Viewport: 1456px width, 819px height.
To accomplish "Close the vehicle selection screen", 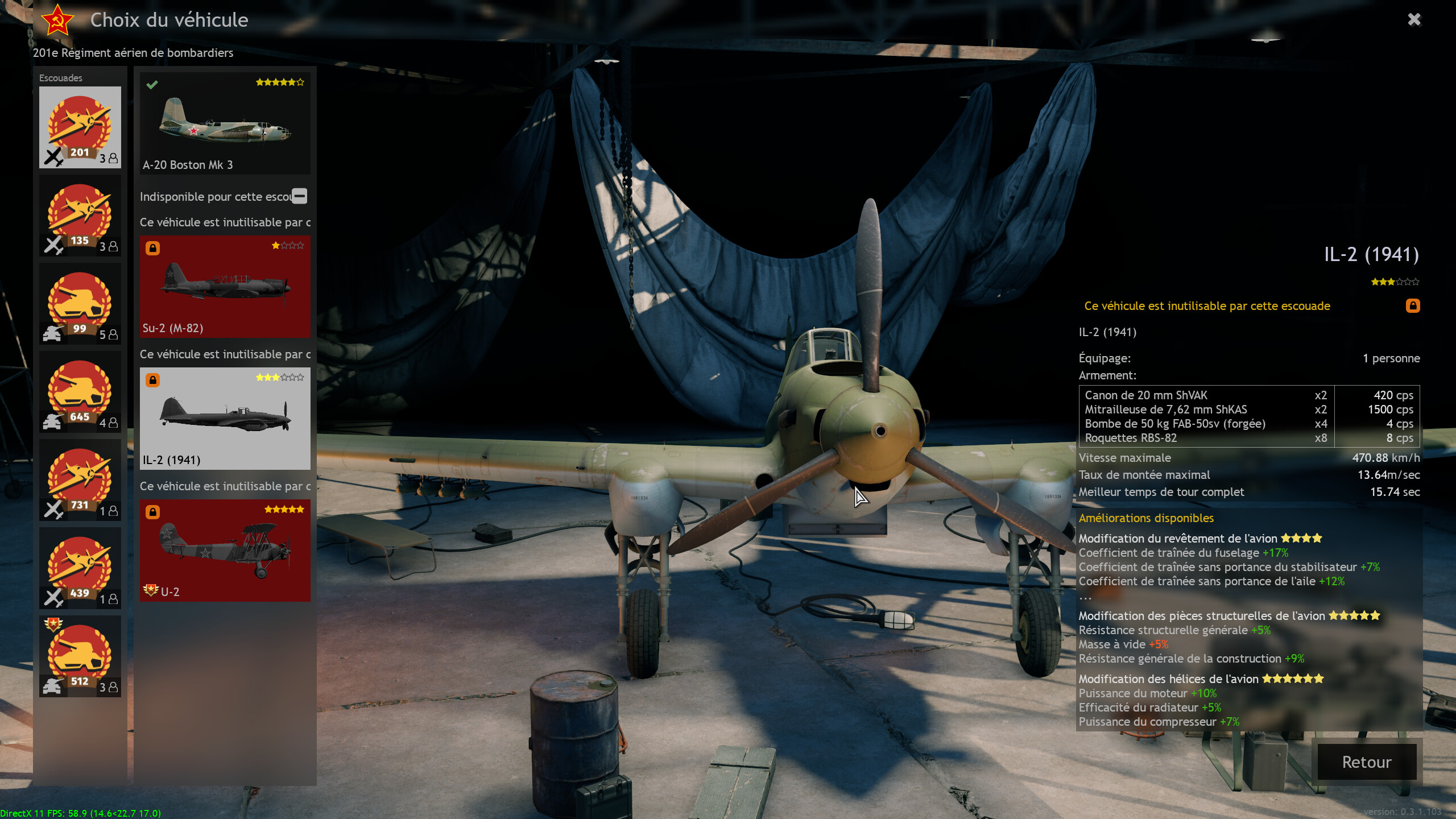I will coord(1414,20).
